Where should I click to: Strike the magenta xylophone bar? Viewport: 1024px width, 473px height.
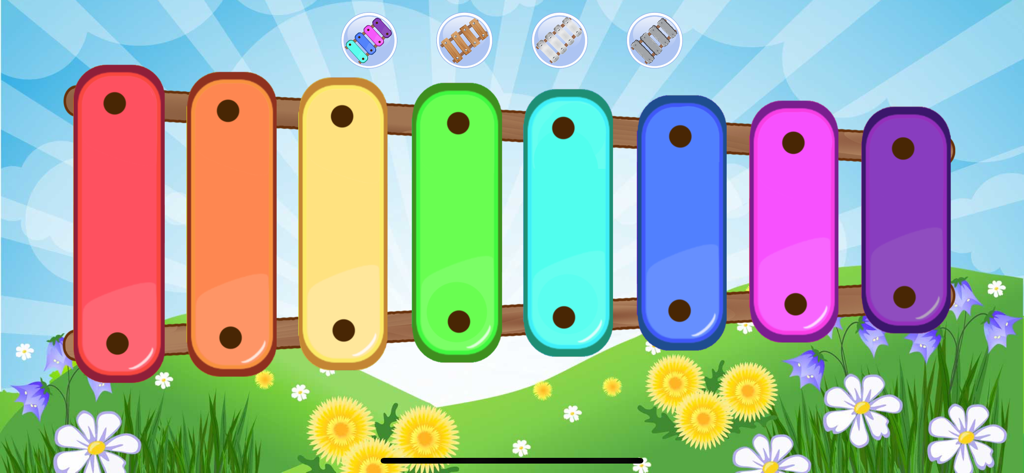794,222
